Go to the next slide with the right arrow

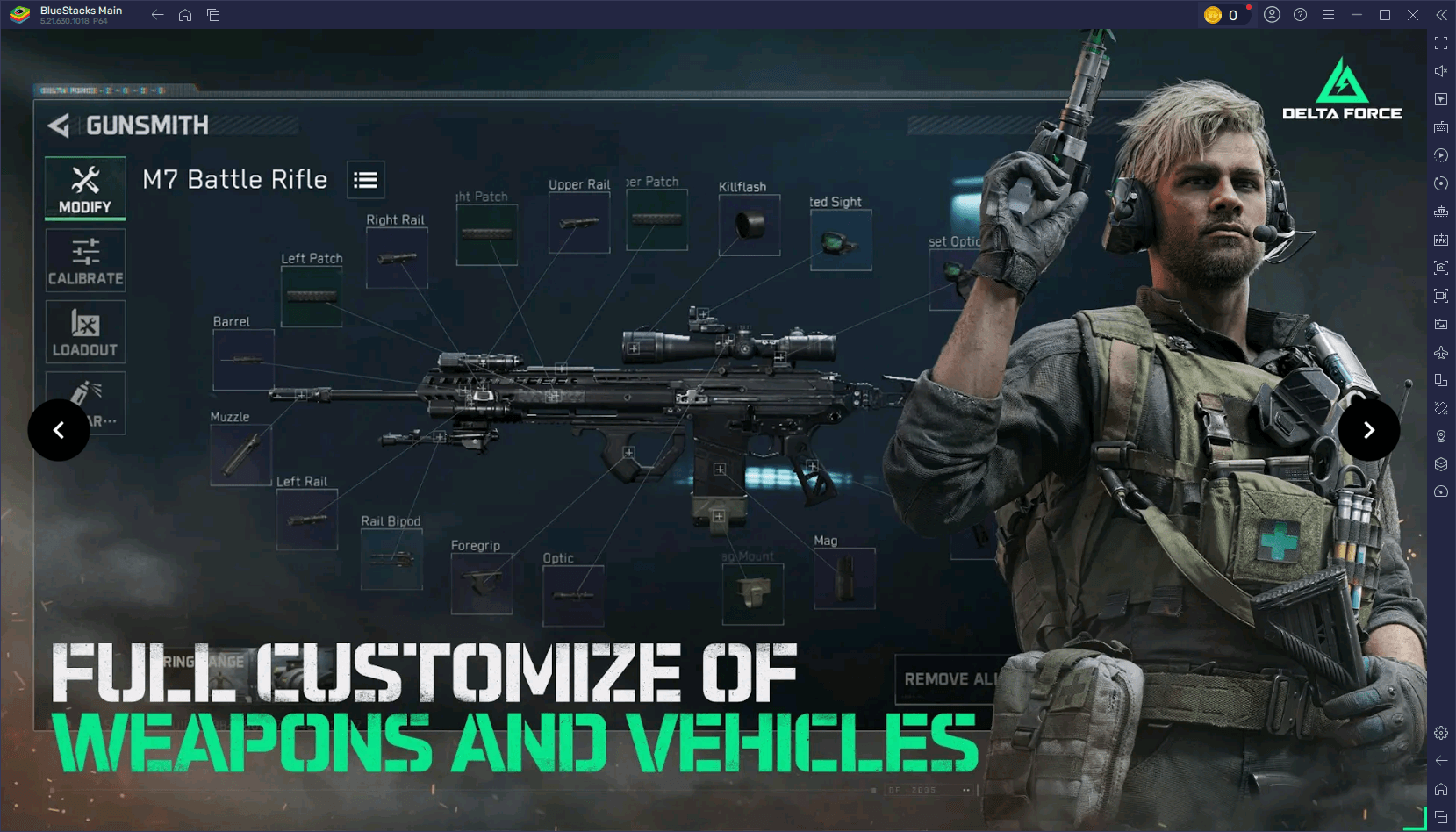point(1368,429)
